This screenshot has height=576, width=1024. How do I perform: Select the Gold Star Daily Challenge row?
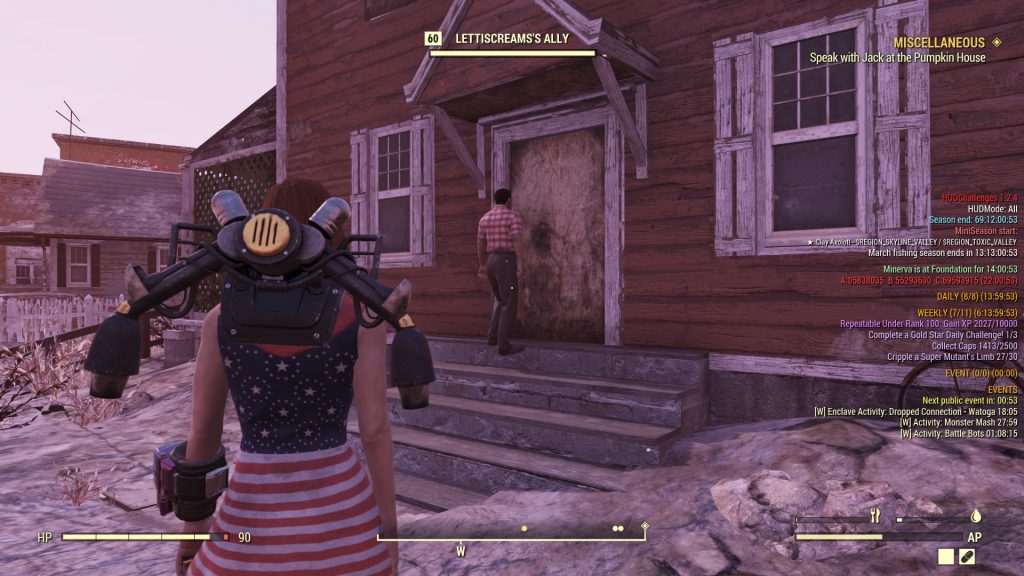pos(940,334)
